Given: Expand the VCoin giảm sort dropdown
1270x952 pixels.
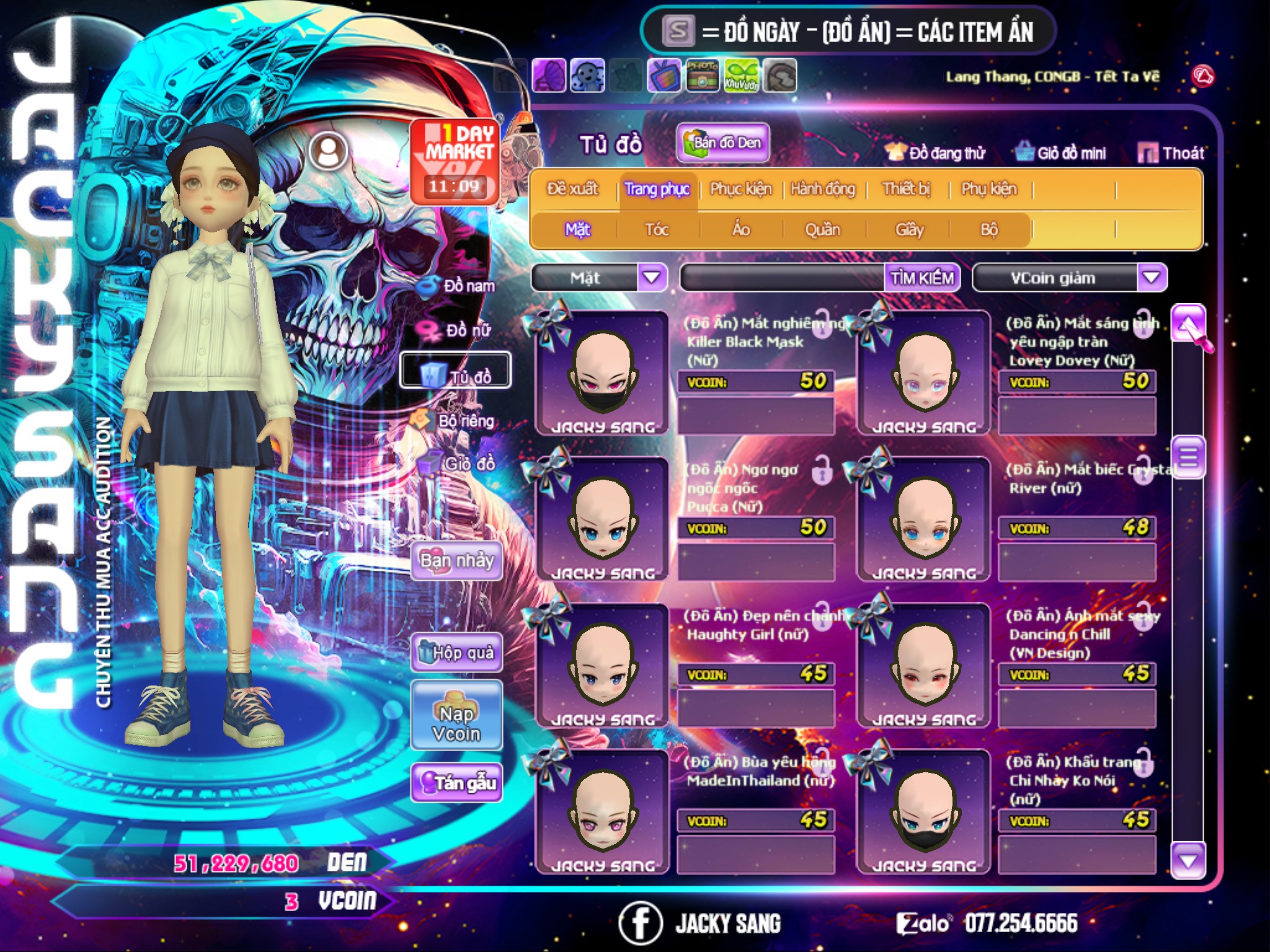Looking at the screenshot, I should (x=1151, y=278).
